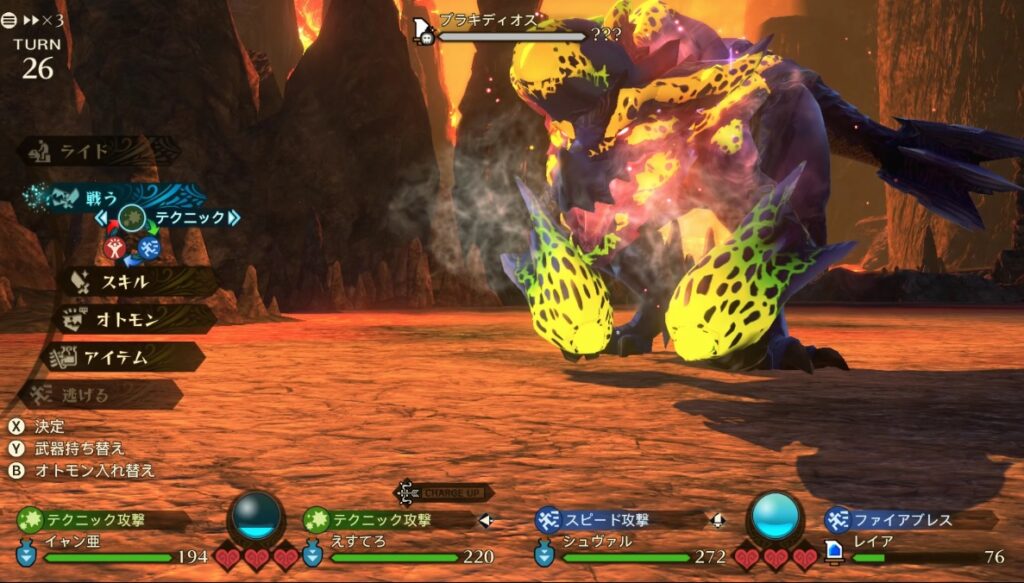1024x583 pixels.
Task: Open the menu icon beside battle speed
Action: click(x=10, y=19)
